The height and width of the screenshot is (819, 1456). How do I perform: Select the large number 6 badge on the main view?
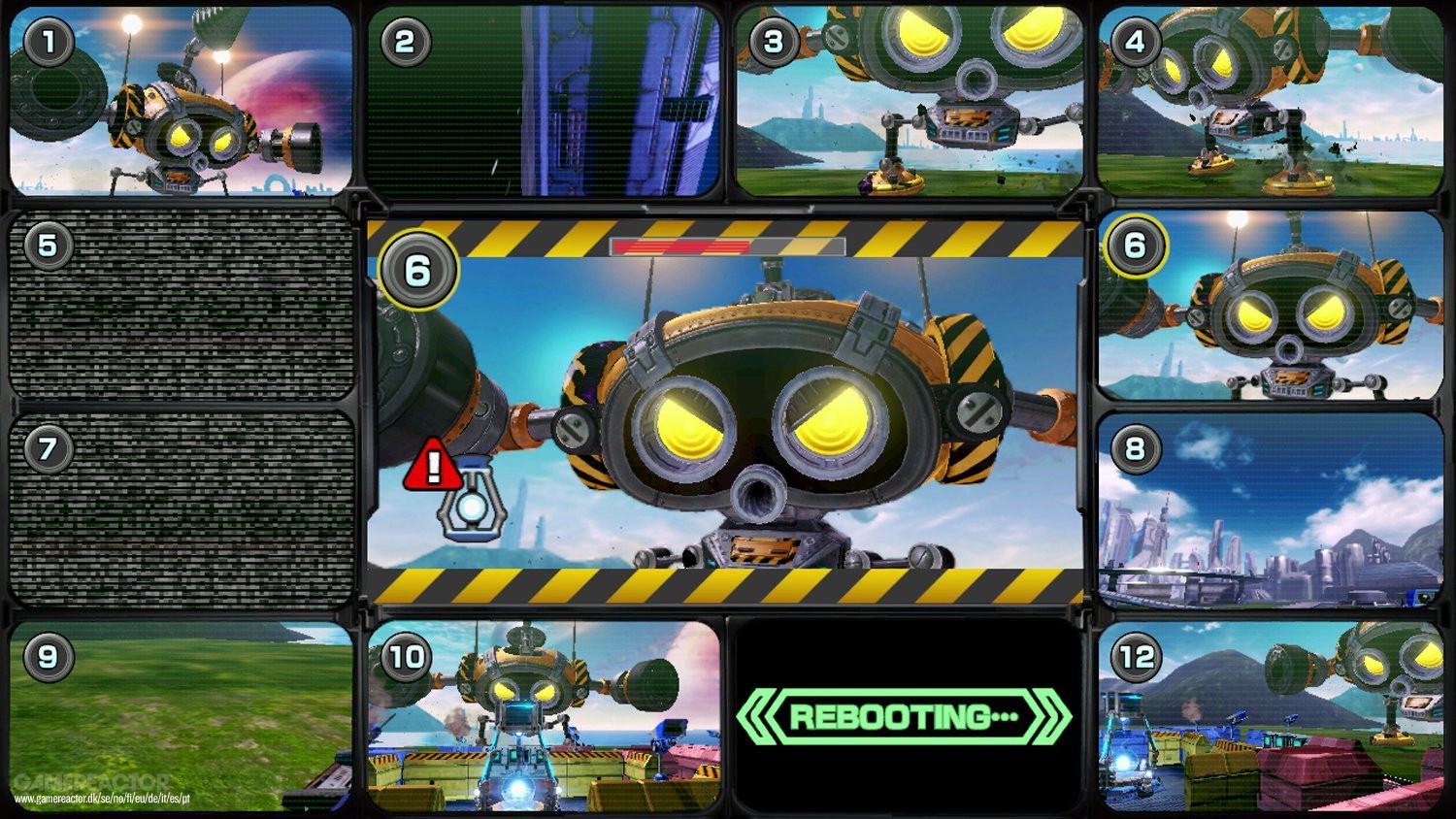[417, 270]
